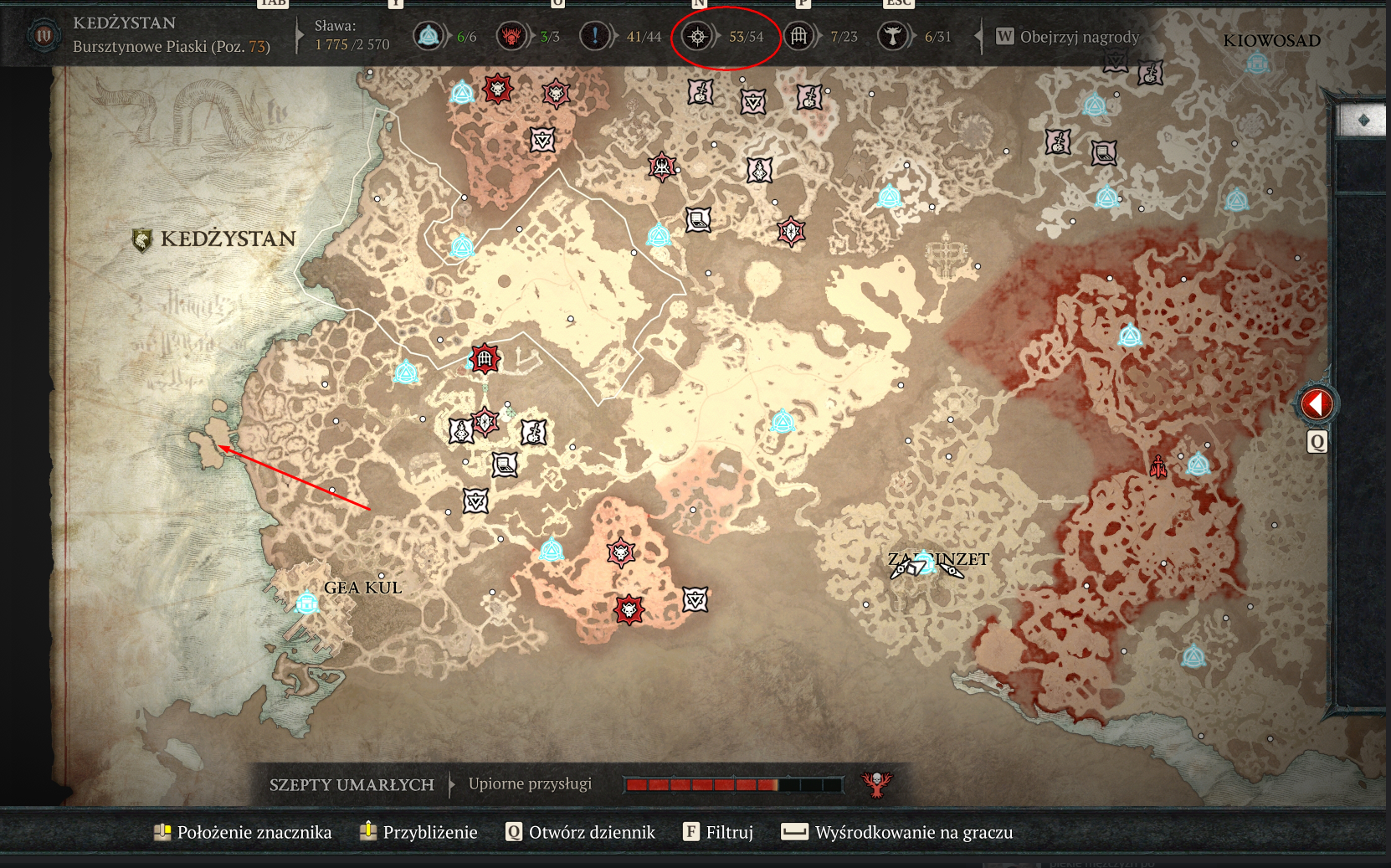1391x868 pixels.
Task: Select the Altars of Lilith icon showing 6/31
Action: click(893, 36)
